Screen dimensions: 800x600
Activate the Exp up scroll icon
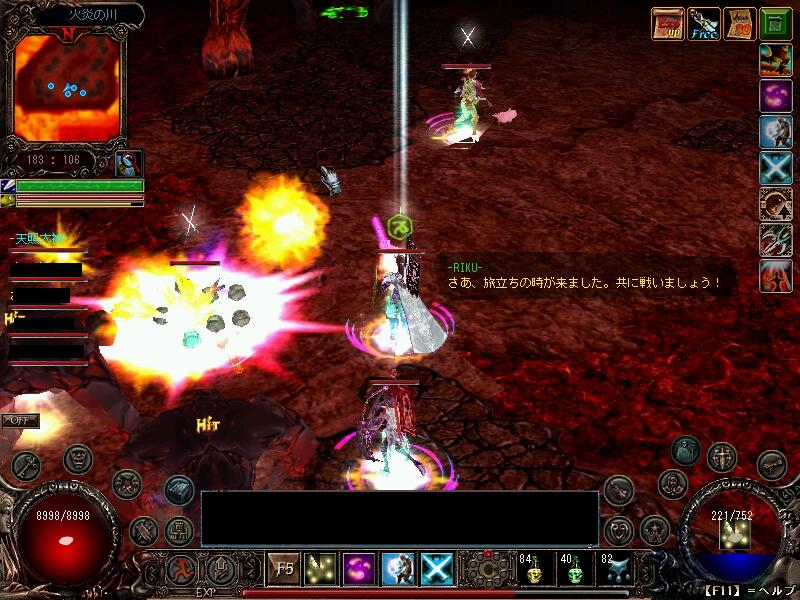tap(667, 23)
